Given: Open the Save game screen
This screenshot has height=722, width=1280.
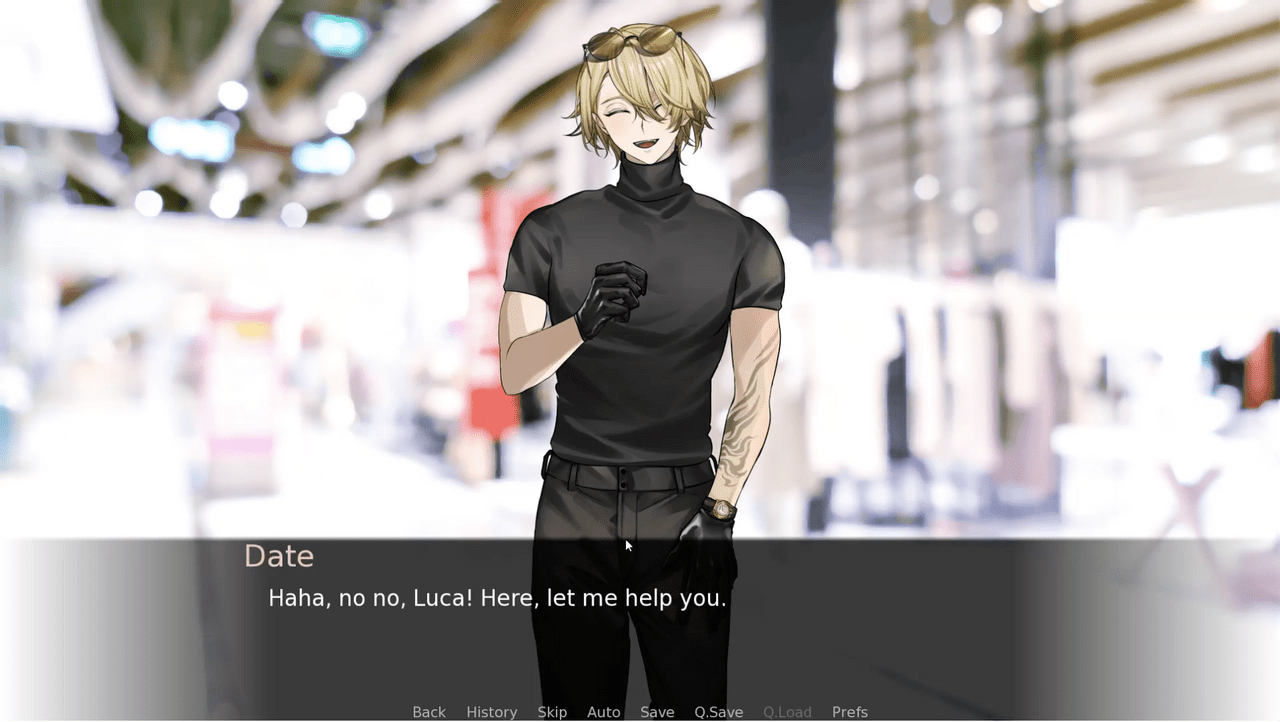Looking at the screenshot, I should tap(657, 712).
